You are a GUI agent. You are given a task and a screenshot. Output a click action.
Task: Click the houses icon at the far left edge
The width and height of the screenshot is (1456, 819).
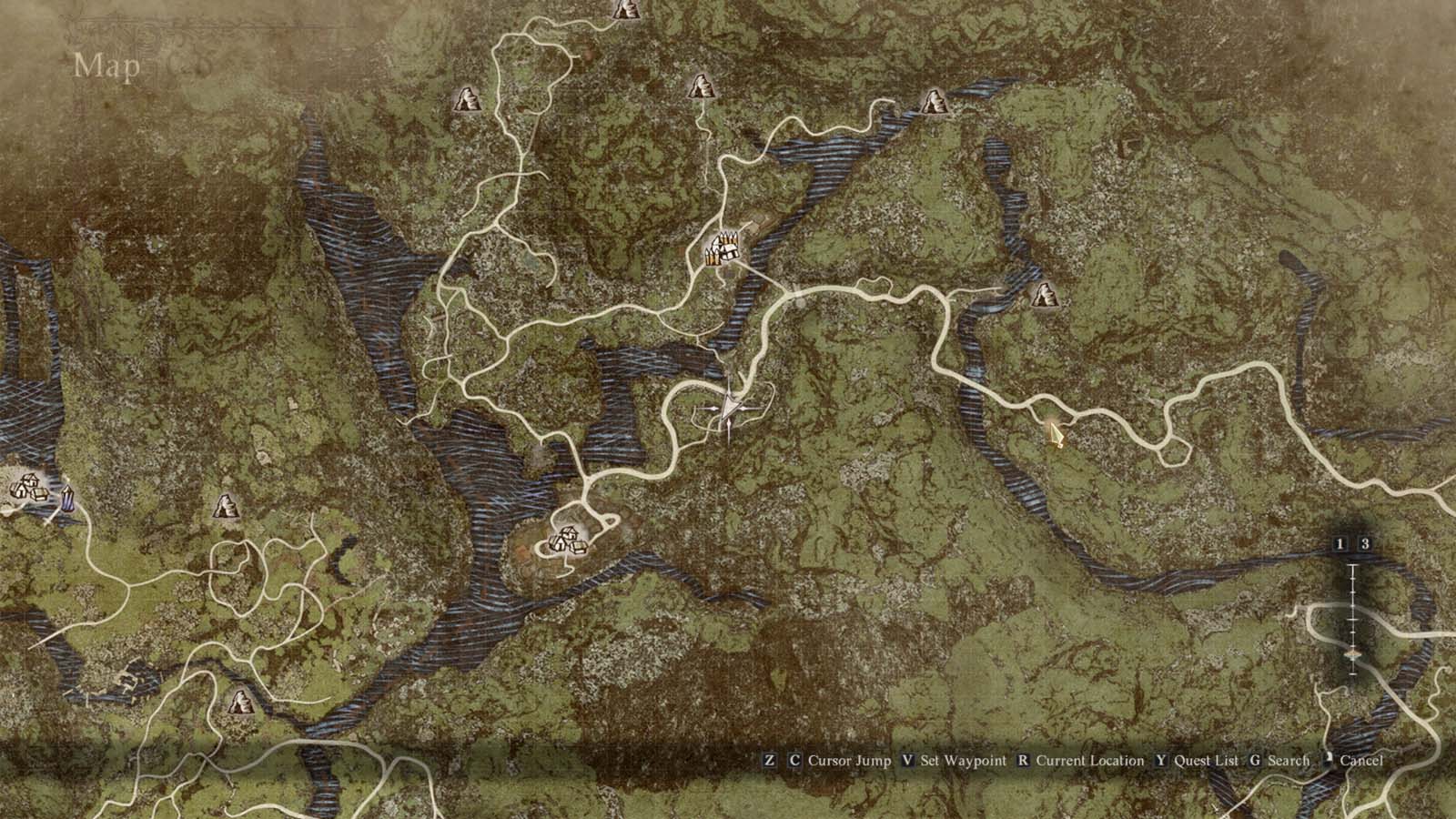click(27, 489)
